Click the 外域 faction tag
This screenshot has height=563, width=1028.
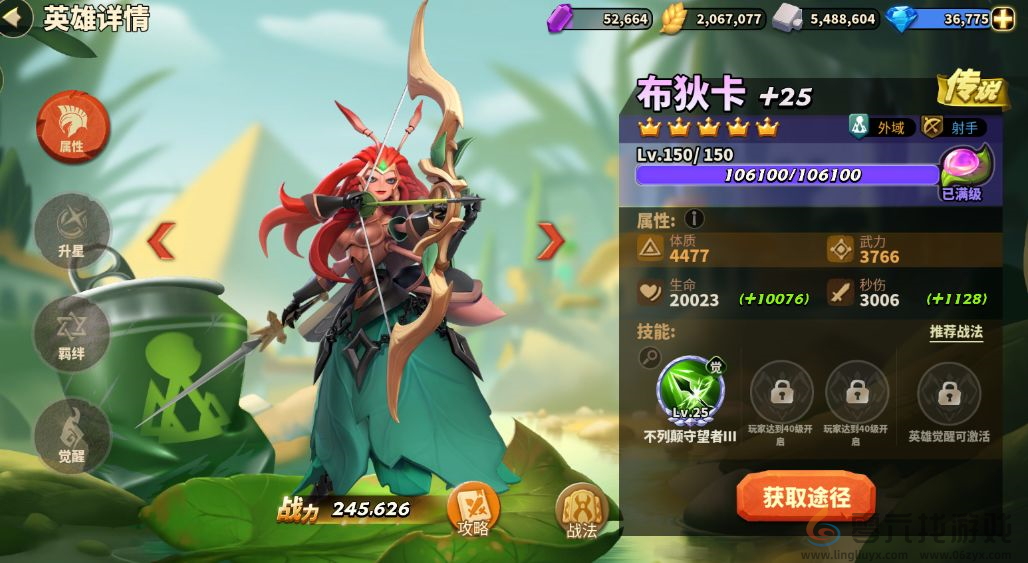[x=877, y=127]
